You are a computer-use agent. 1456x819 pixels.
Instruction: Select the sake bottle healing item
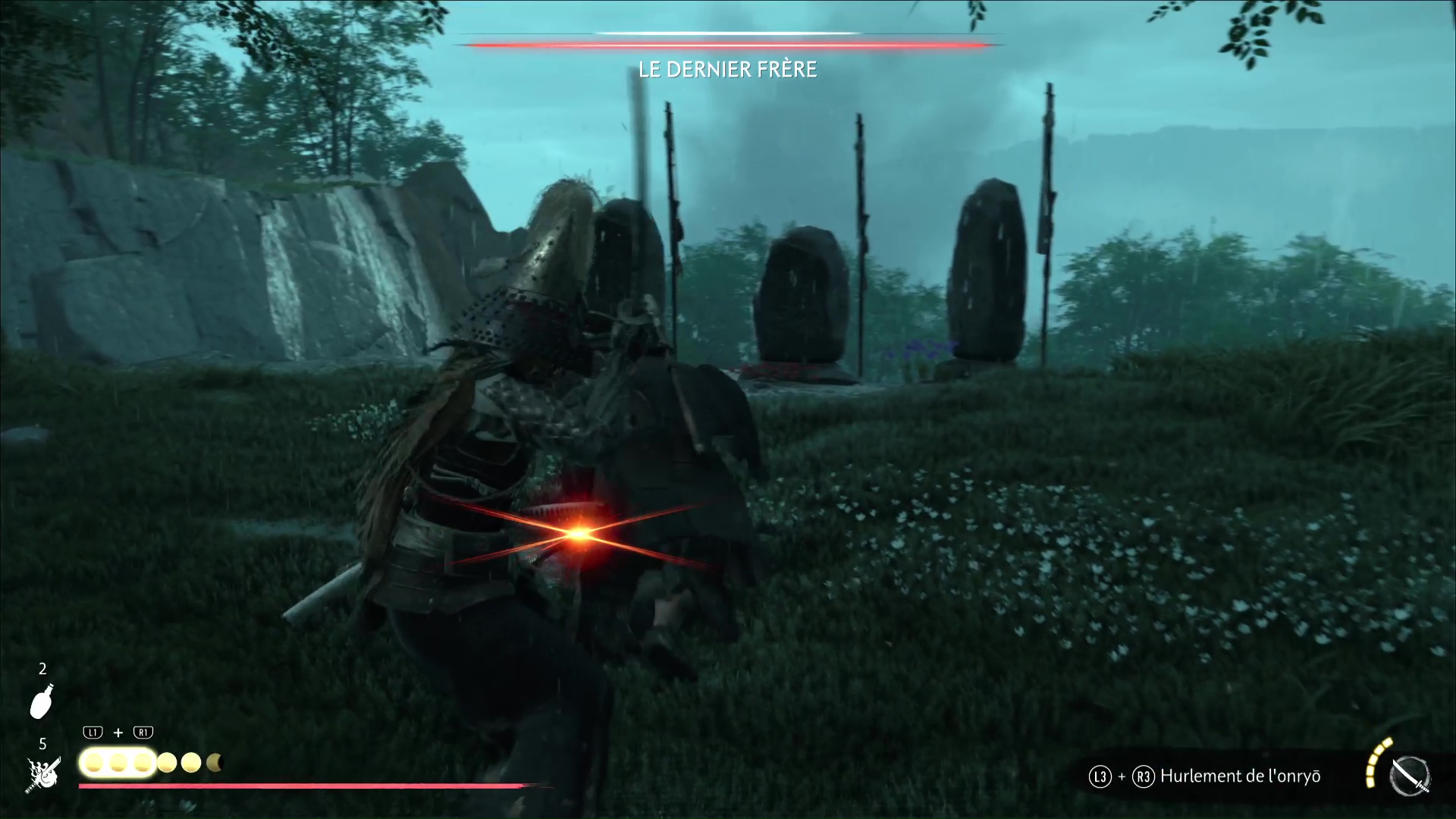42,701
